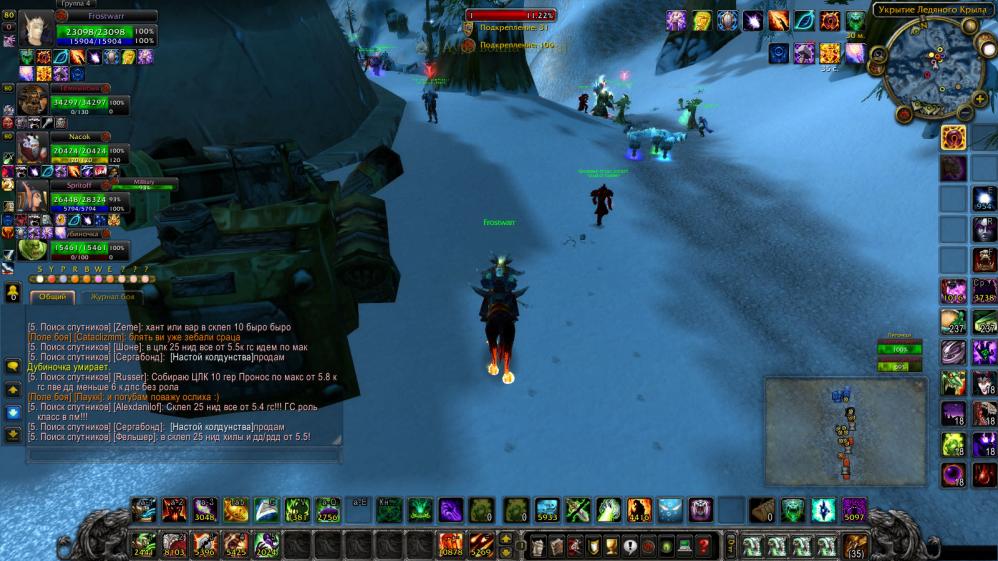This screenshot has width=998, height=561.
Task: Use the action slot numbered 5933
Action: click(x=546, y=510)
